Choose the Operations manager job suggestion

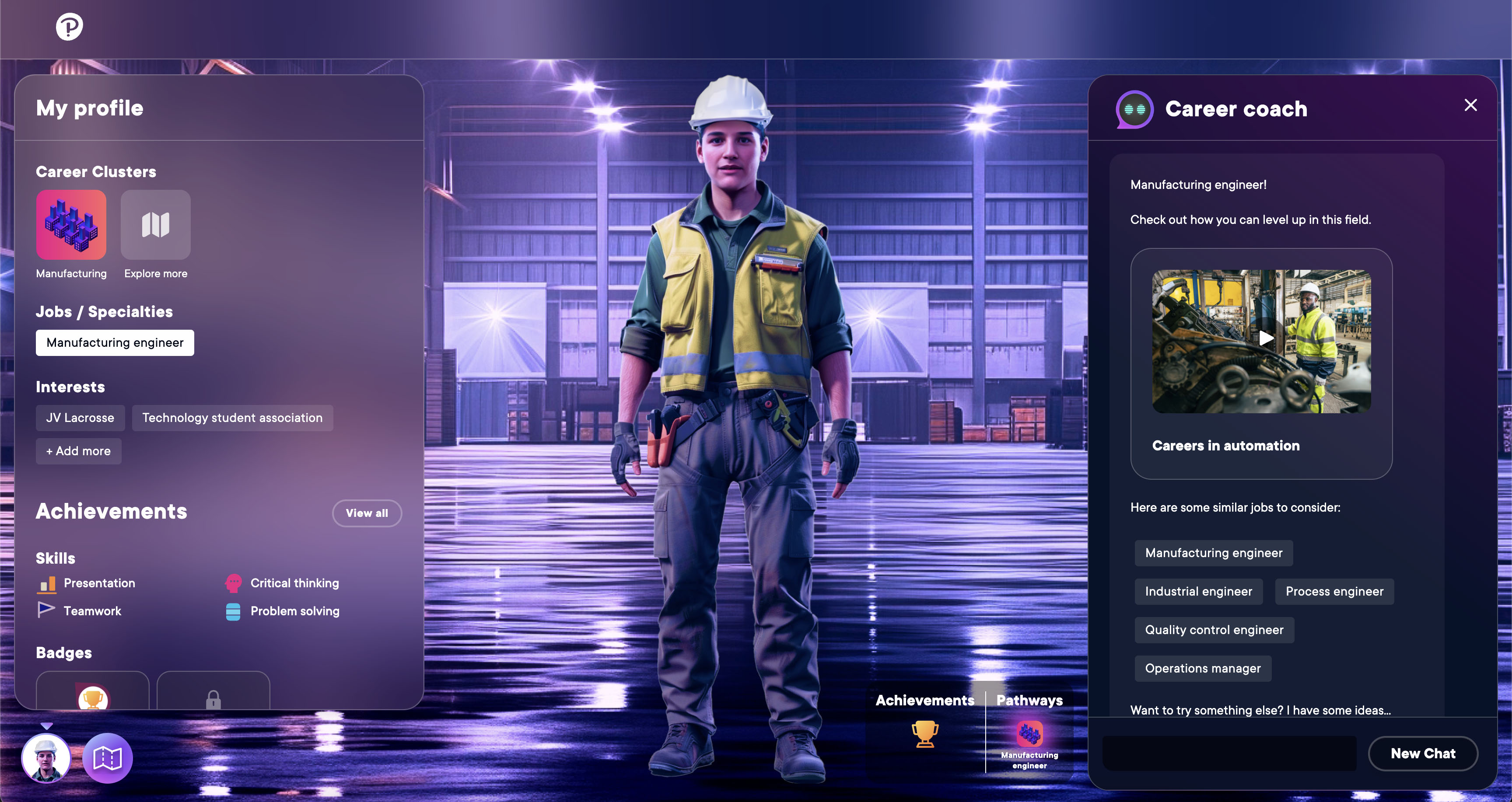coord(1203,668)
